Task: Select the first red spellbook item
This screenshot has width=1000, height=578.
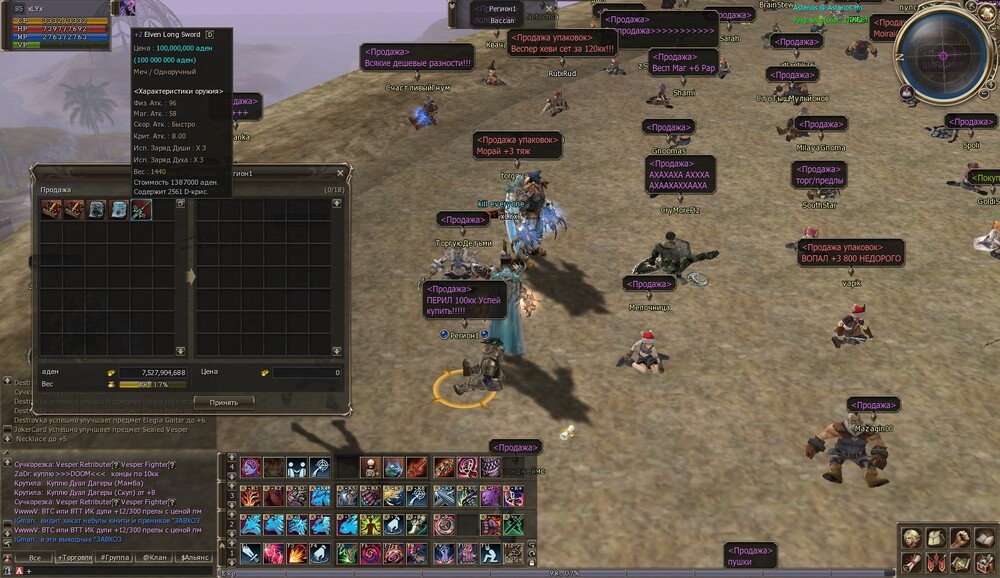Action: coord(49,209)
